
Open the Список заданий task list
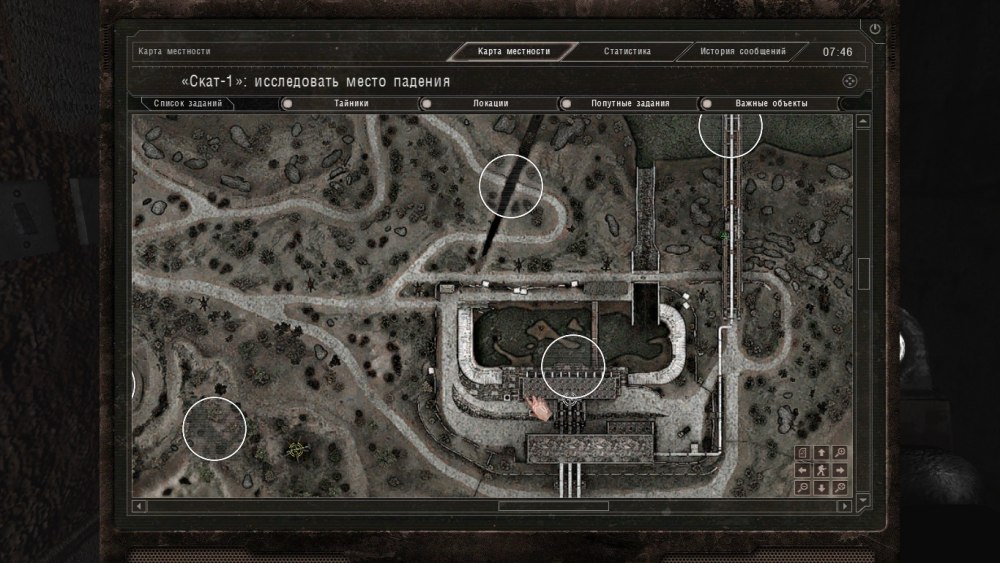(187, 103)
